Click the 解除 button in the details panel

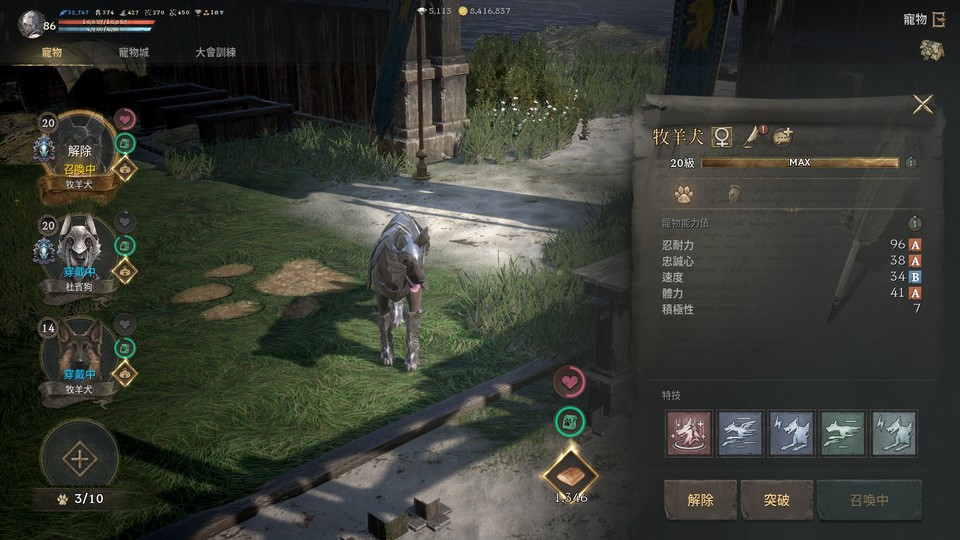point(700,499)
